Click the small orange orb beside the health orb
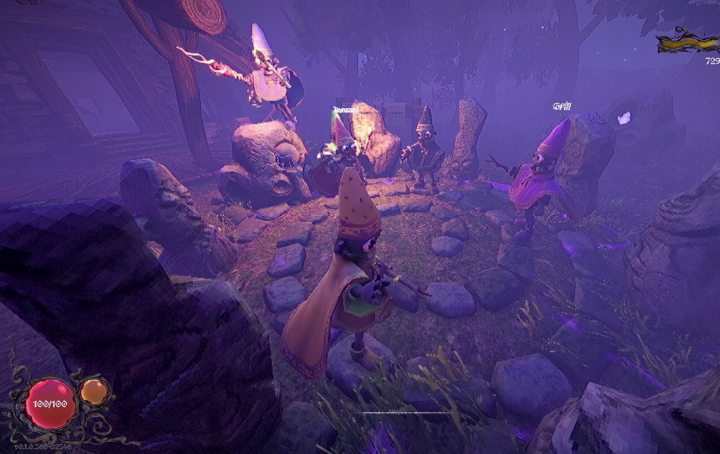Viewport: 720px width, 454px height. pyautogui.click(x=95, y=393)
